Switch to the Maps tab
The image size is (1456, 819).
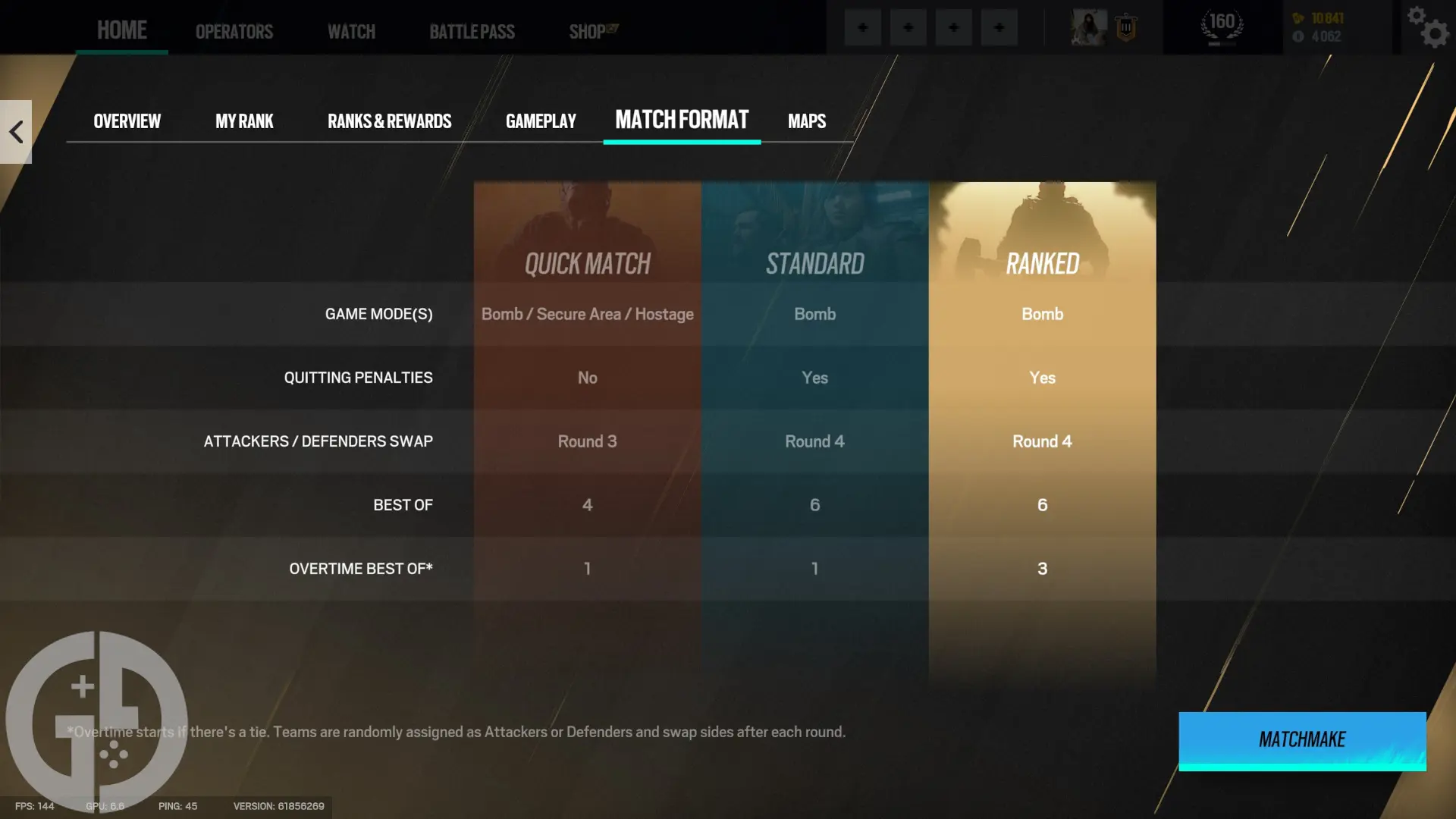coord(806,121)
